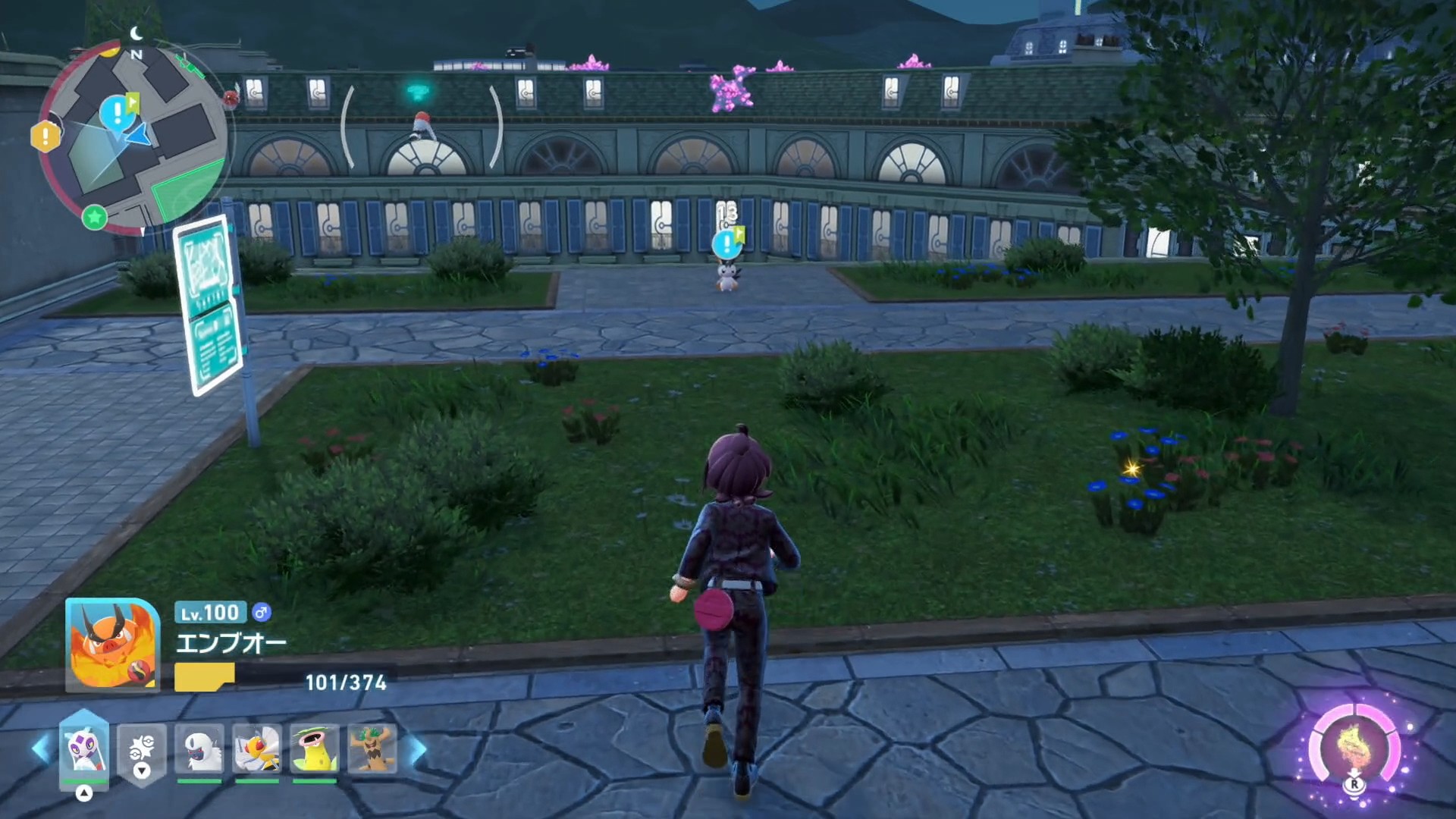Viewport: 1456px width, 819px height.
Task: Choose the Trevenant party slot
Action: [x=372, y=748]
